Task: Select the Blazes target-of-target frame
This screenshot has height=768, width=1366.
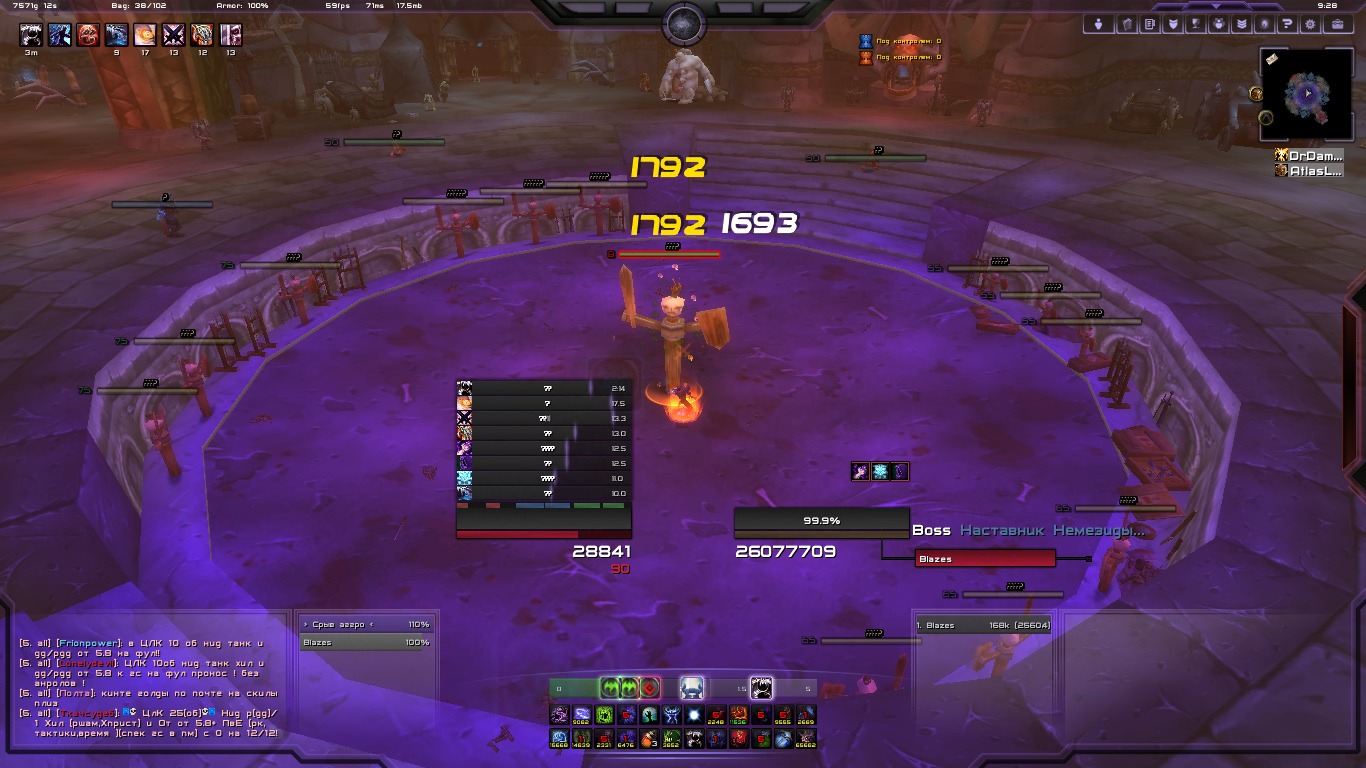Action: pyautogui.click(x=985, y=559)
